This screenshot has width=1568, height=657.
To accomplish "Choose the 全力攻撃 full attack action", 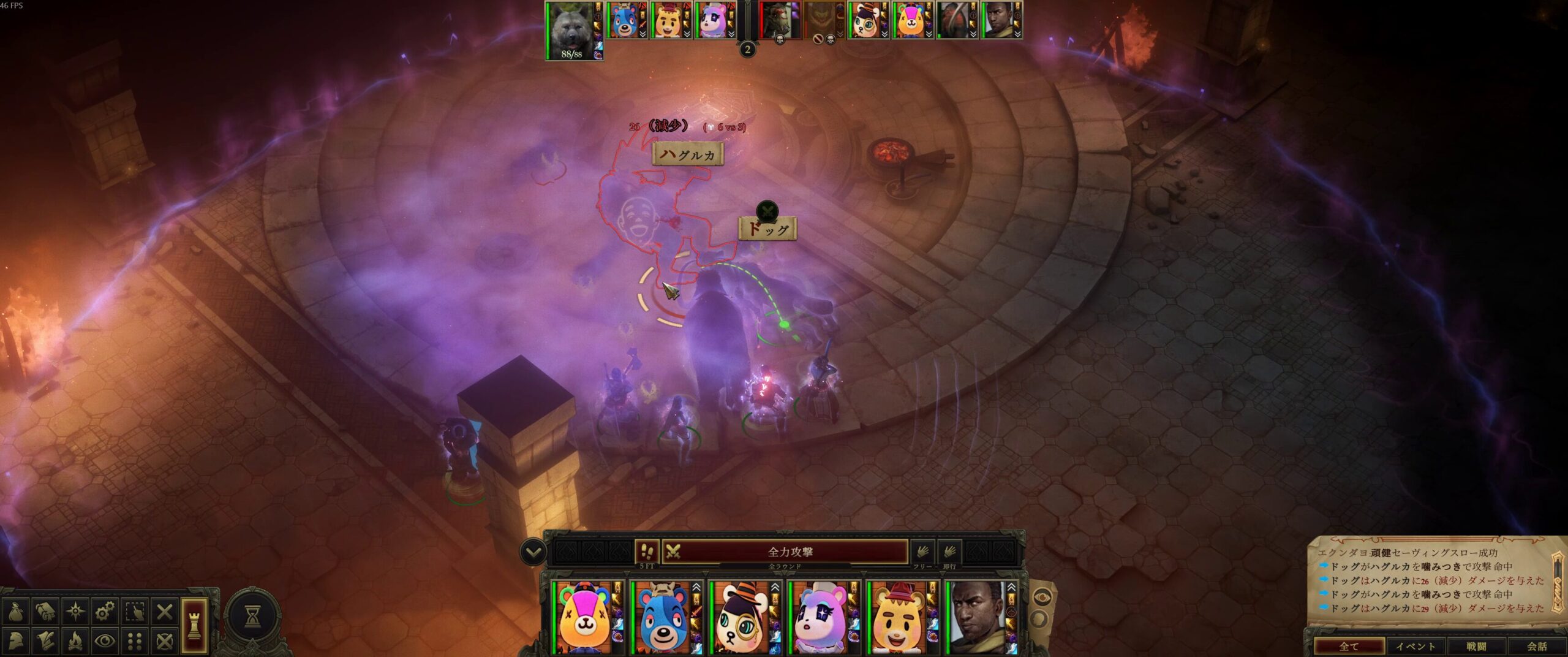I will [790, 552].
